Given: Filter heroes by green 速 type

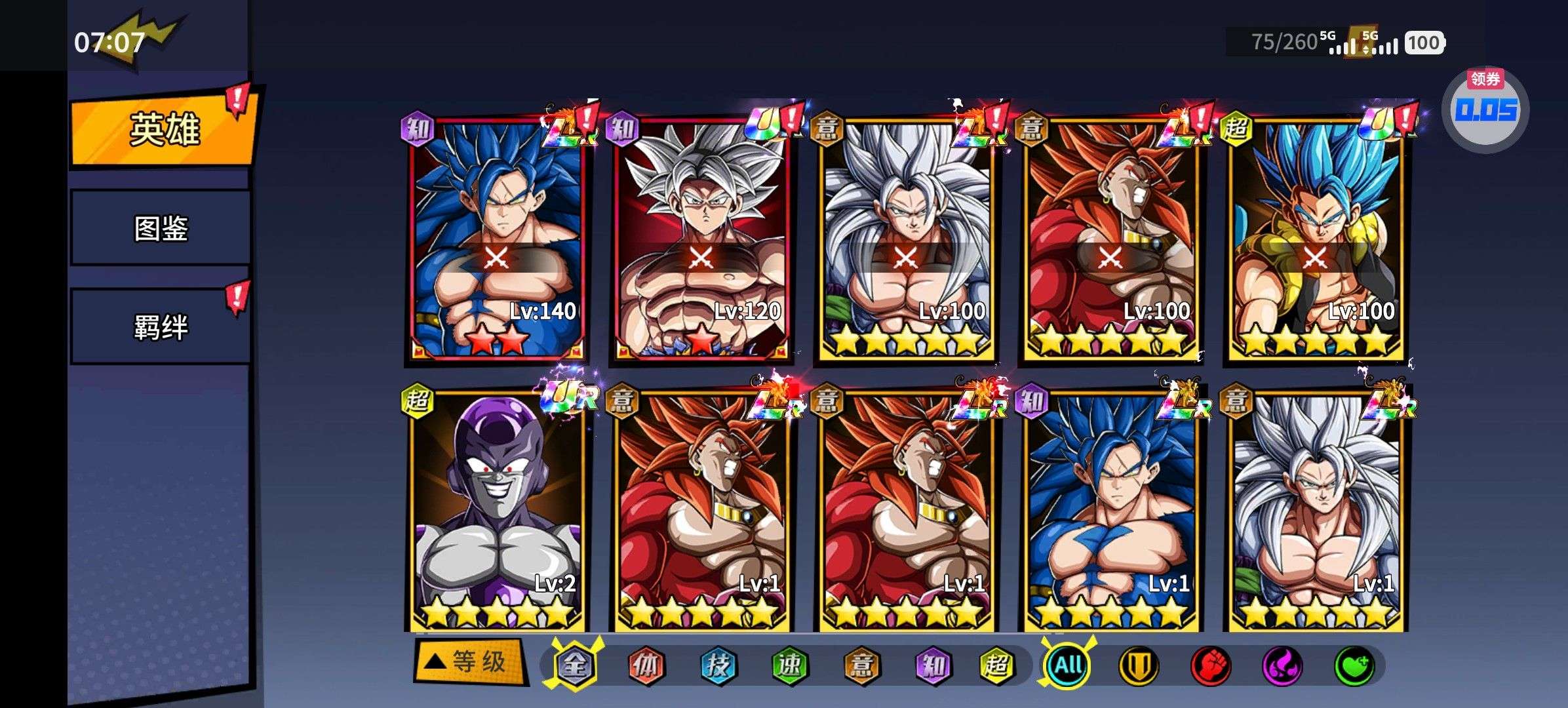Looking at the screenshot, I should (789, 665).
